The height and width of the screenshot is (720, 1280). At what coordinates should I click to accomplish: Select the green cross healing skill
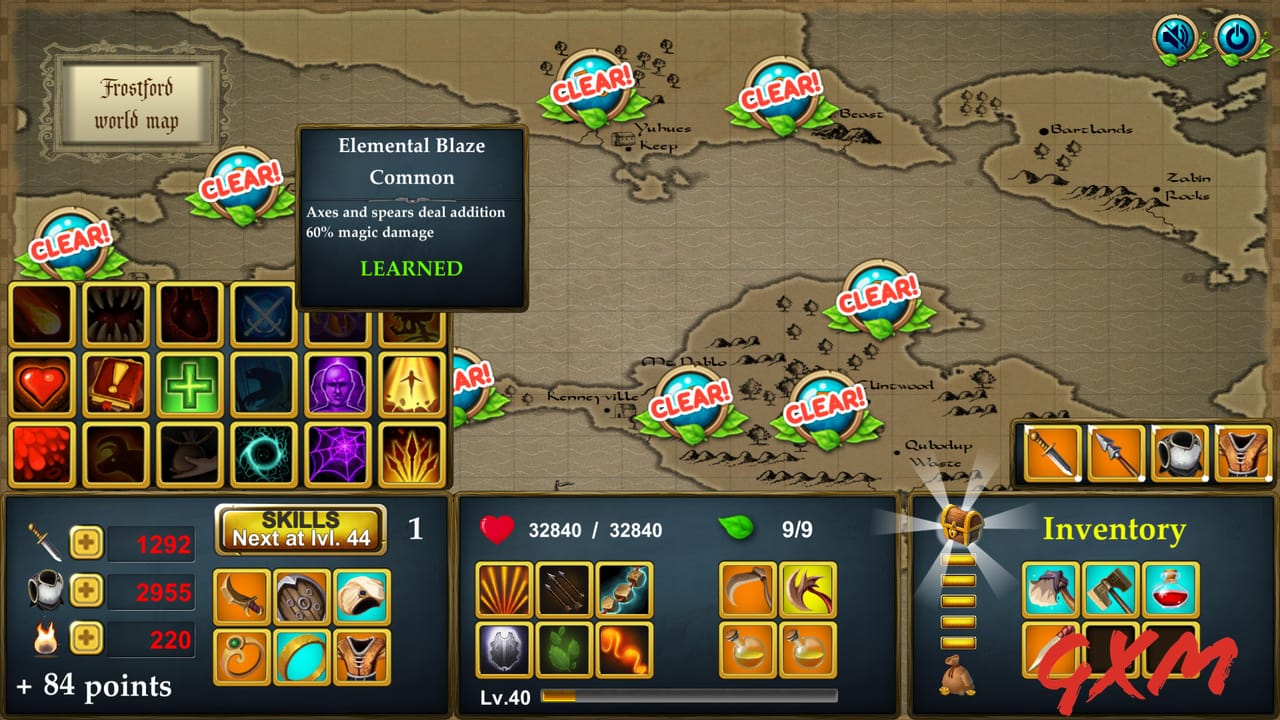click(x=190, y=383)
